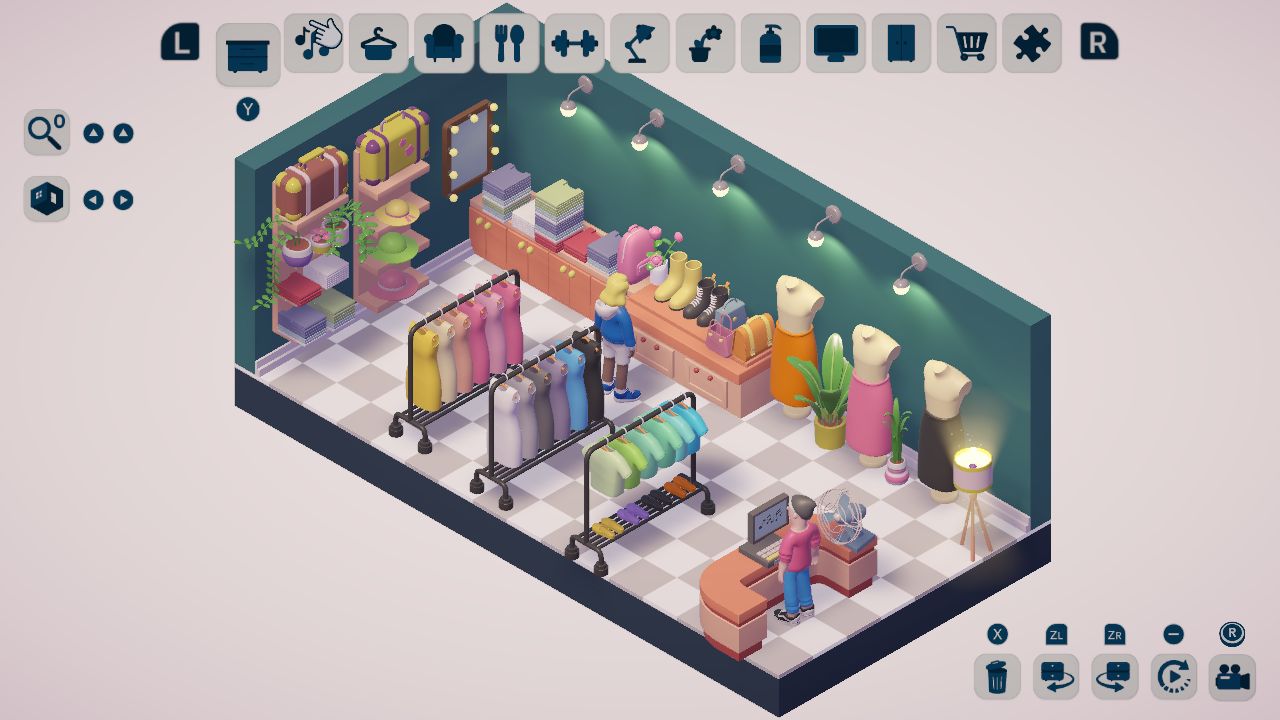Rotate the furniture left with ZL icon

1054,677
